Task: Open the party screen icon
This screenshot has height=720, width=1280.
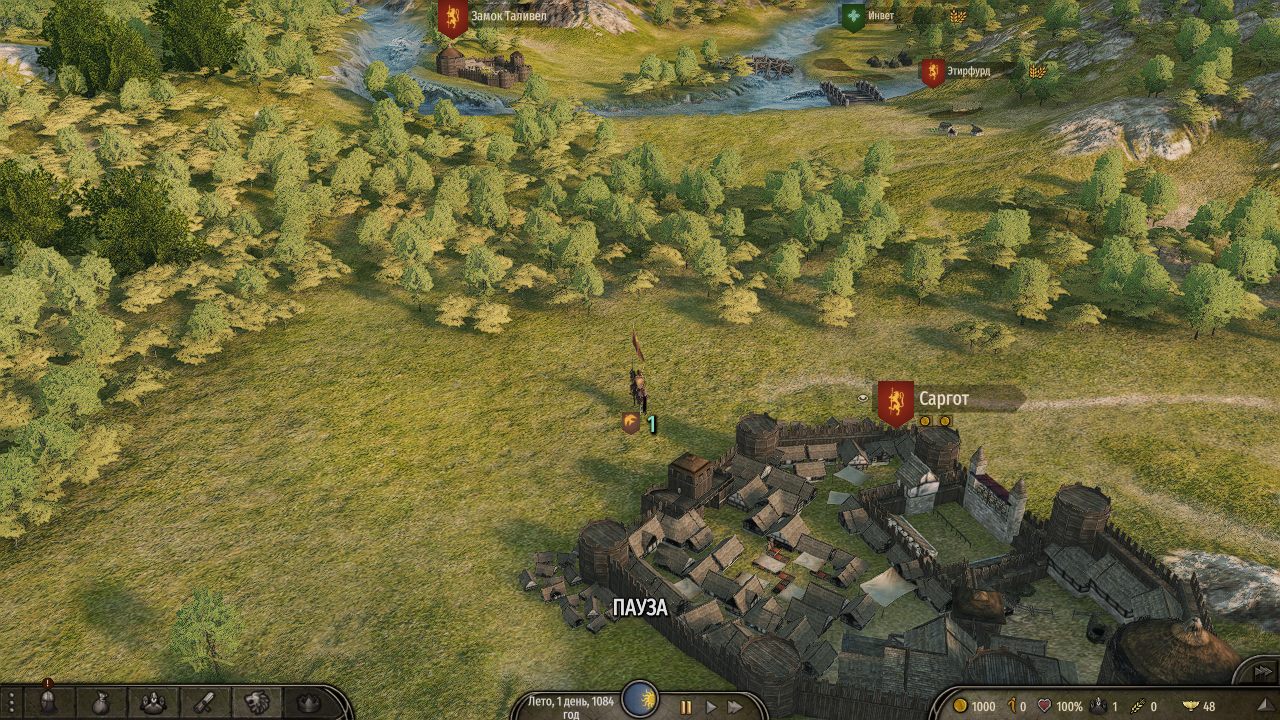Action: click(153, 703)
